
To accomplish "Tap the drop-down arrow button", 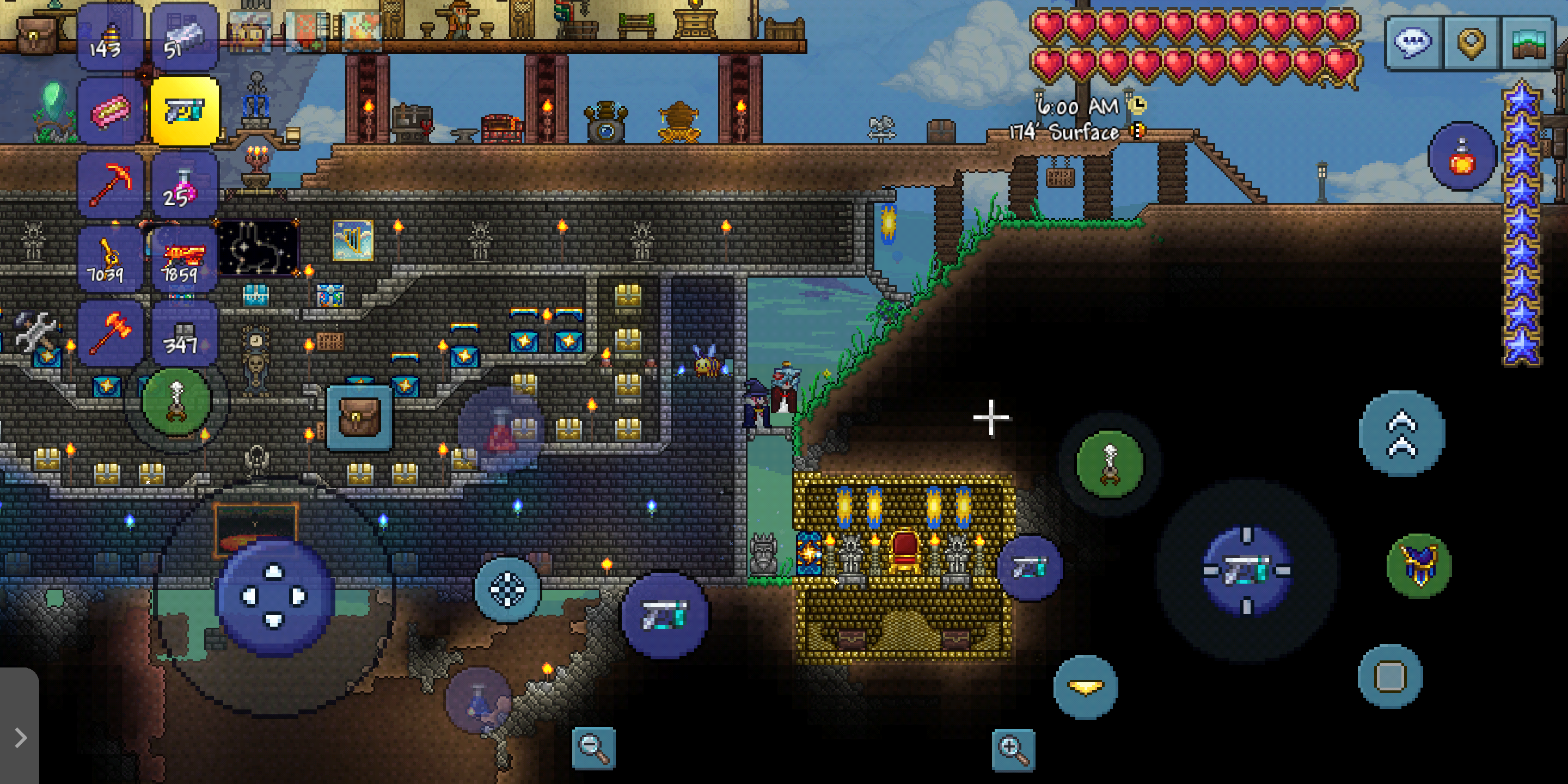I will click(1085, 687).
